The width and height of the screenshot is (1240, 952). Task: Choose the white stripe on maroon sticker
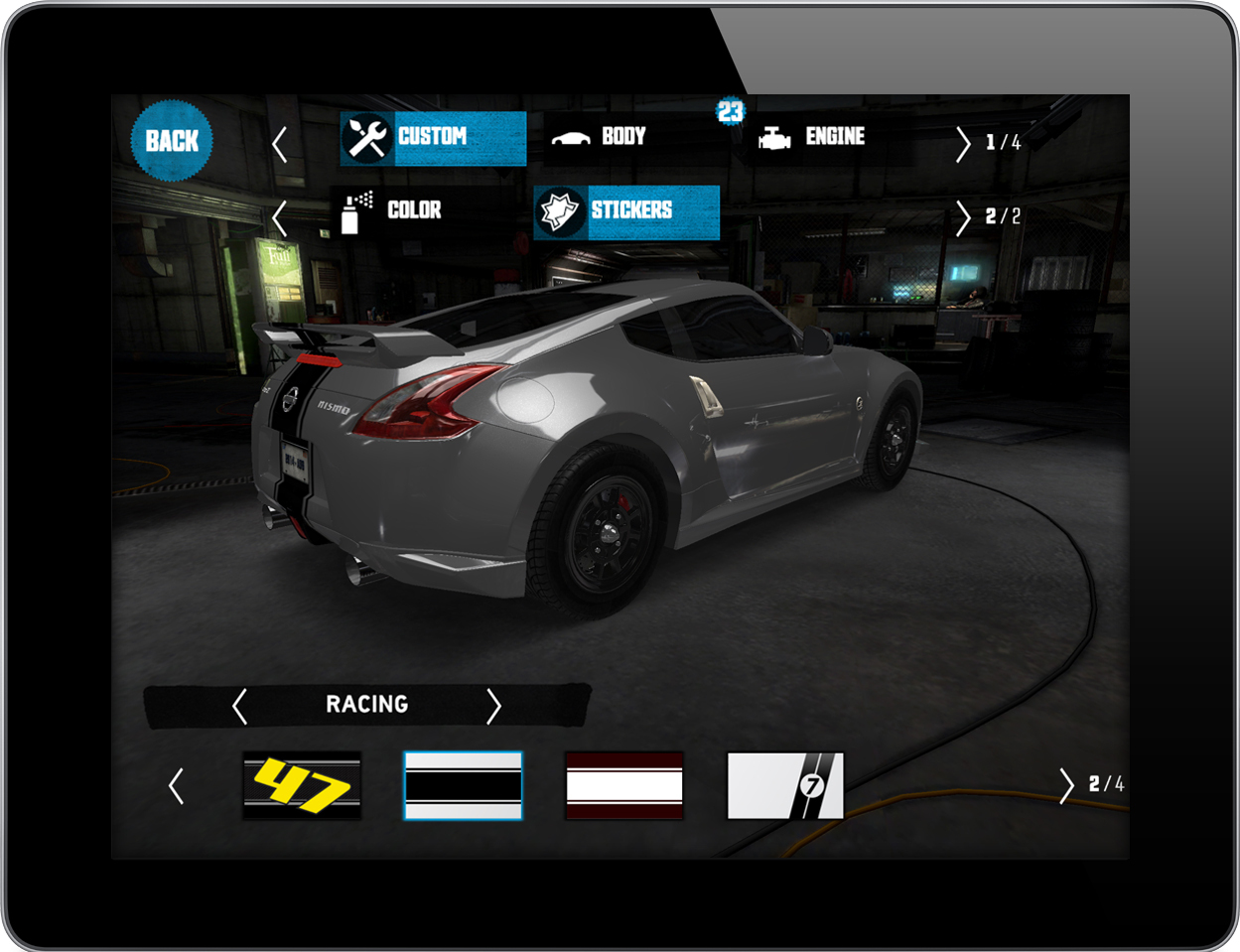click(x=623, y=785)
